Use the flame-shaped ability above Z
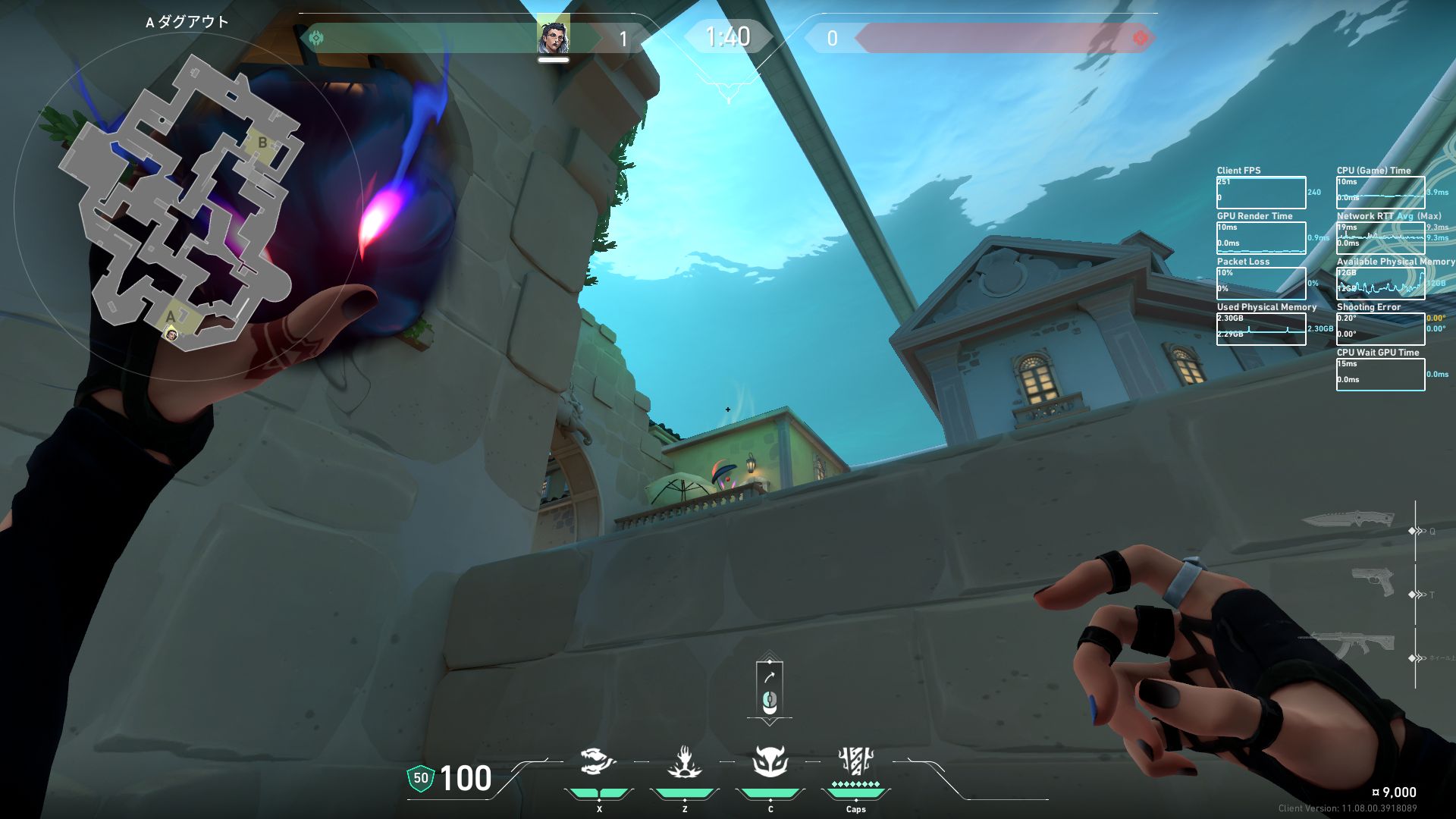The height and width of the screenshot is (819, 1456). click(684, 761)
